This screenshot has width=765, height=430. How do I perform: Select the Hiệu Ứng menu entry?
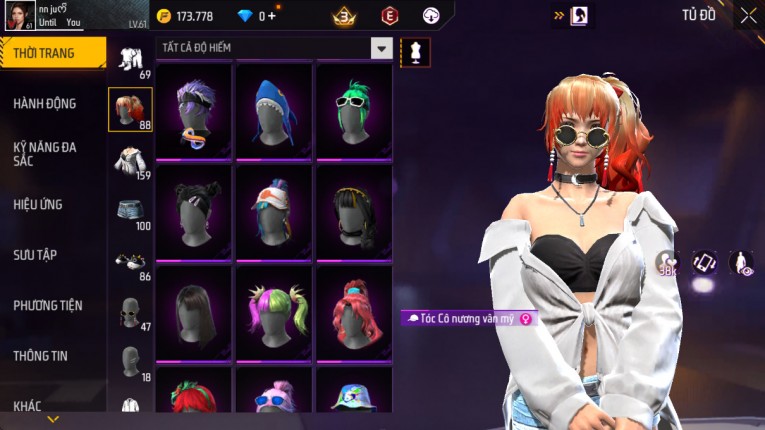tap(38, 204)
